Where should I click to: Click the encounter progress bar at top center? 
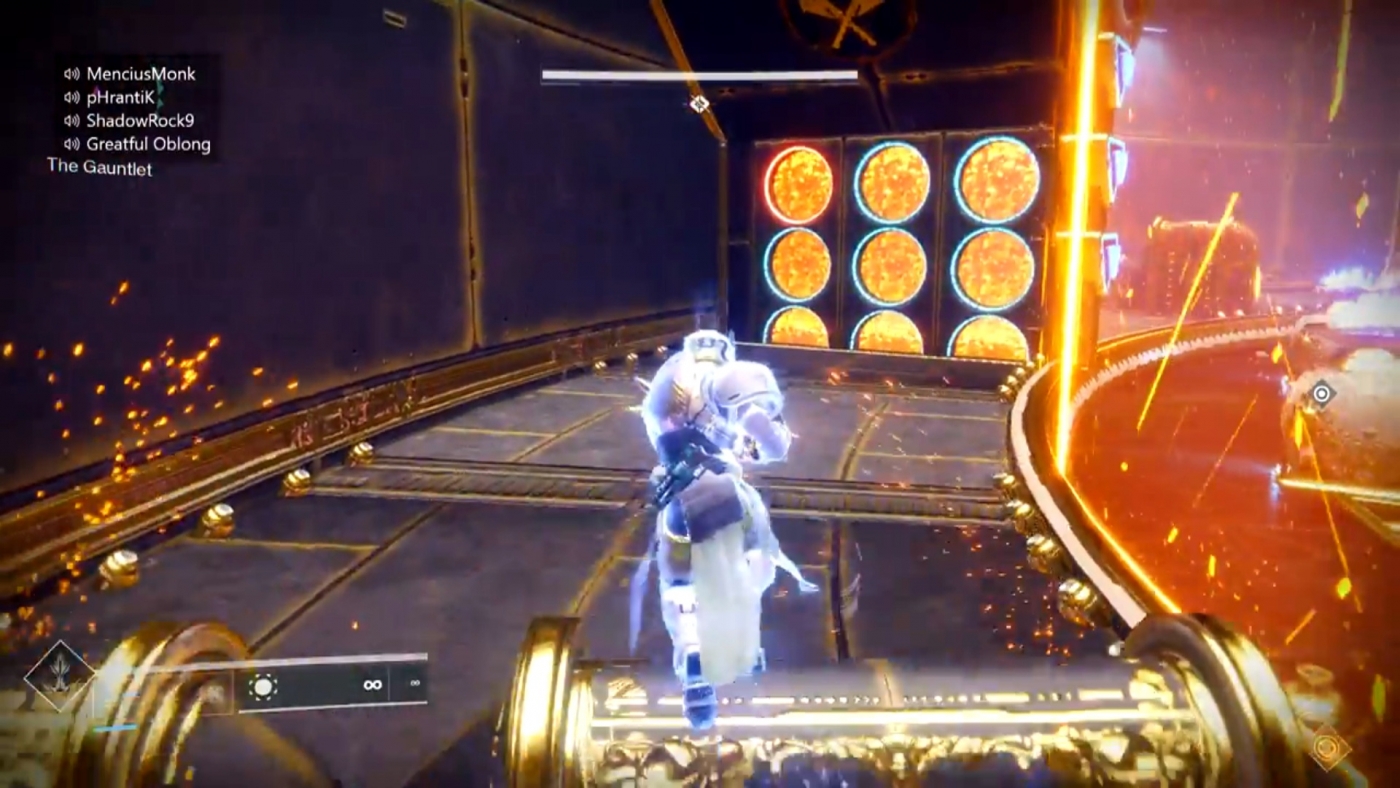click(x=699, y=74)
